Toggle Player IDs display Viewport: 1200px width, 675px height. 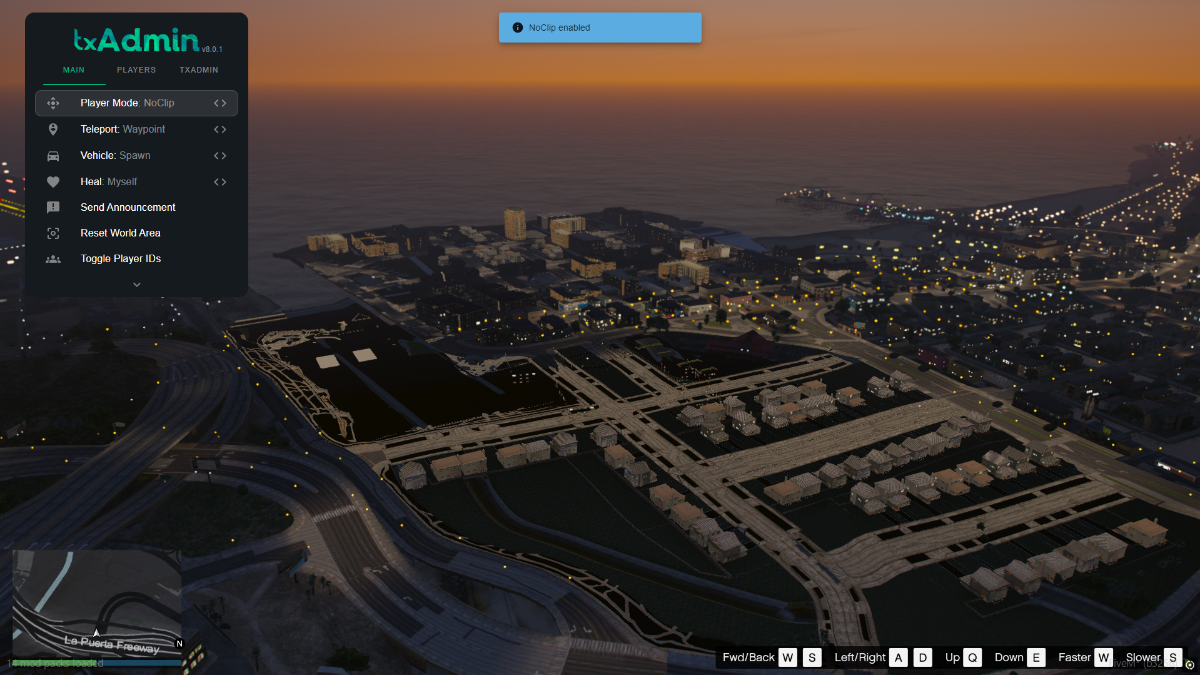pos(121,259)
